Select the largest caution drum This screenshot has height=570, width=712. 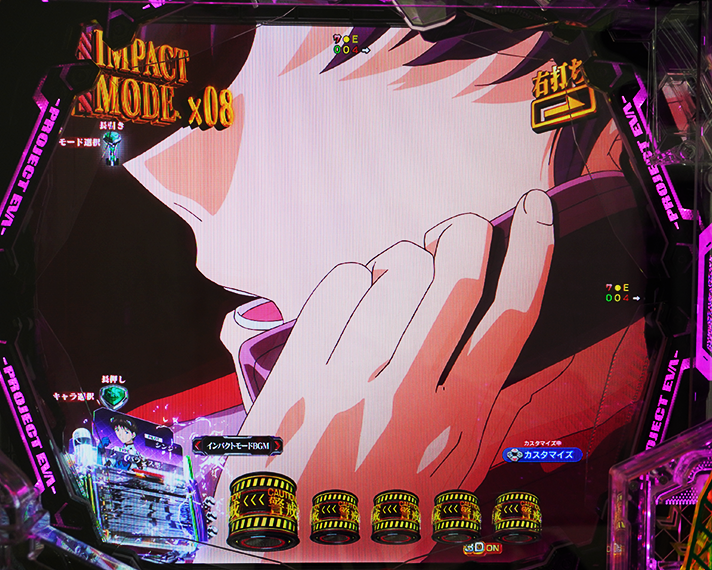click(263, 508)
